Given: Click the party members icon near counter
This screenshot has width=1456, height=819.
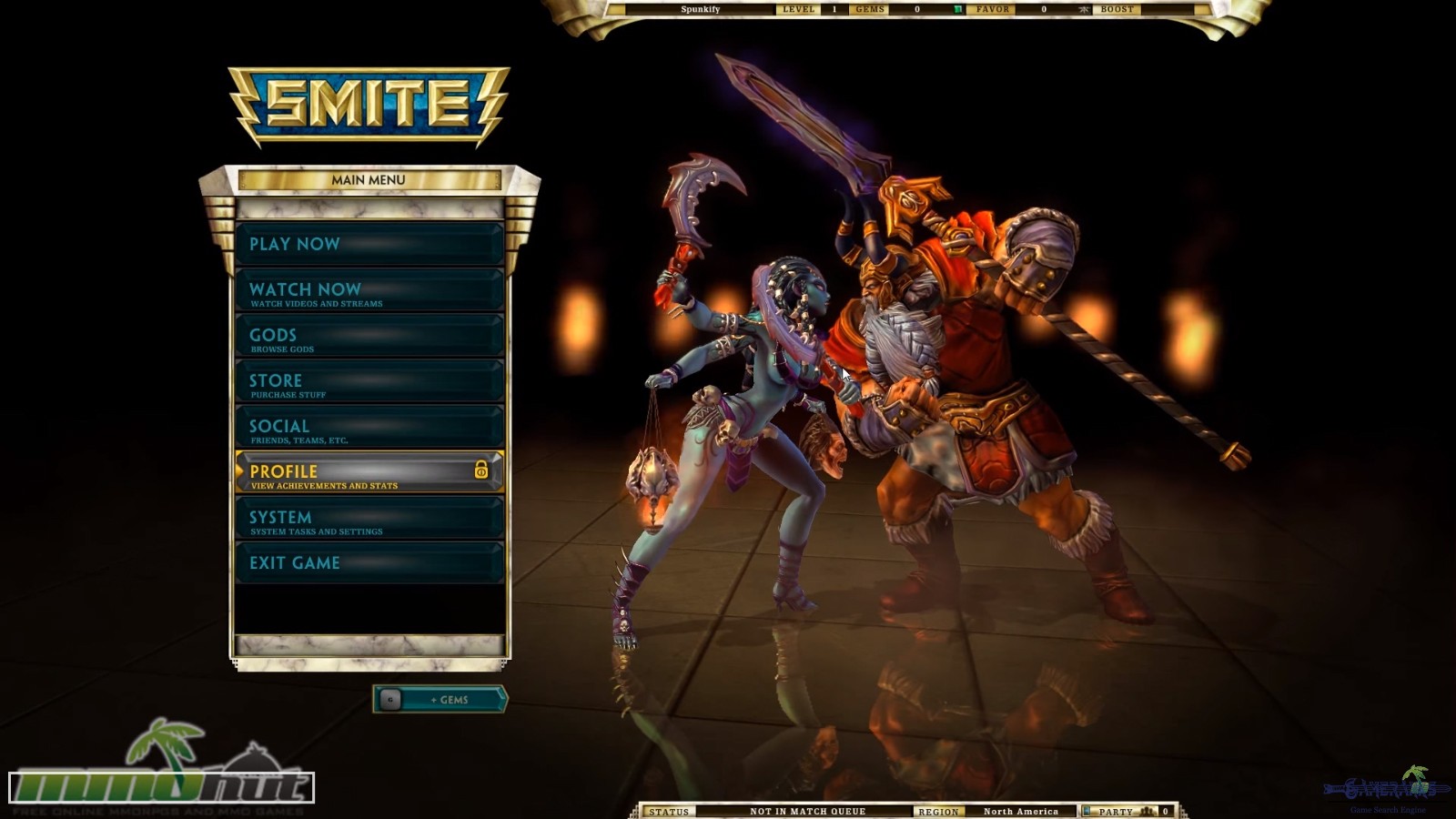Looking at the screenshot, I should (x=1147, y=811).
